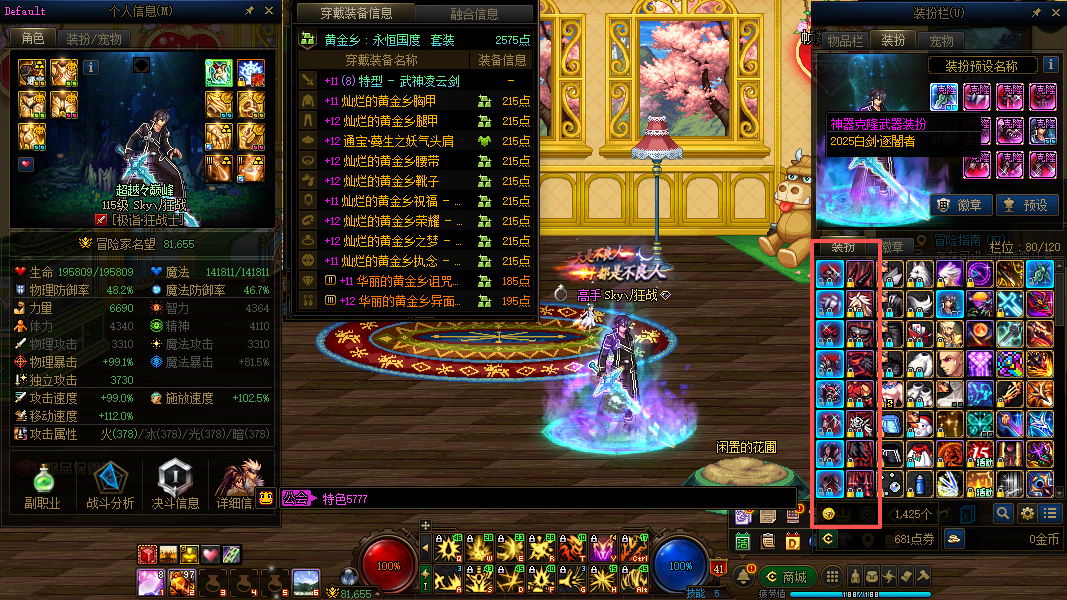
Task: Open the 副职业 sub-profession button
Action: 42,485
